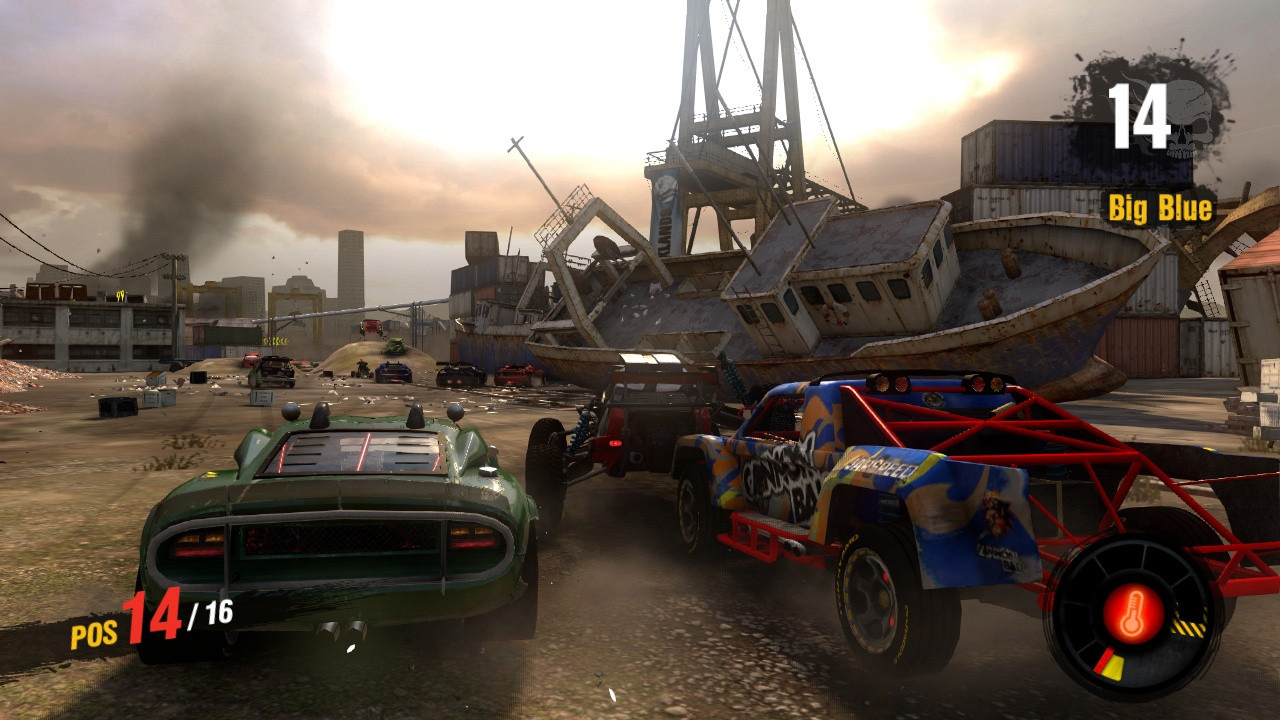Click the grey /16 racer count

click(x=210, y=612)
